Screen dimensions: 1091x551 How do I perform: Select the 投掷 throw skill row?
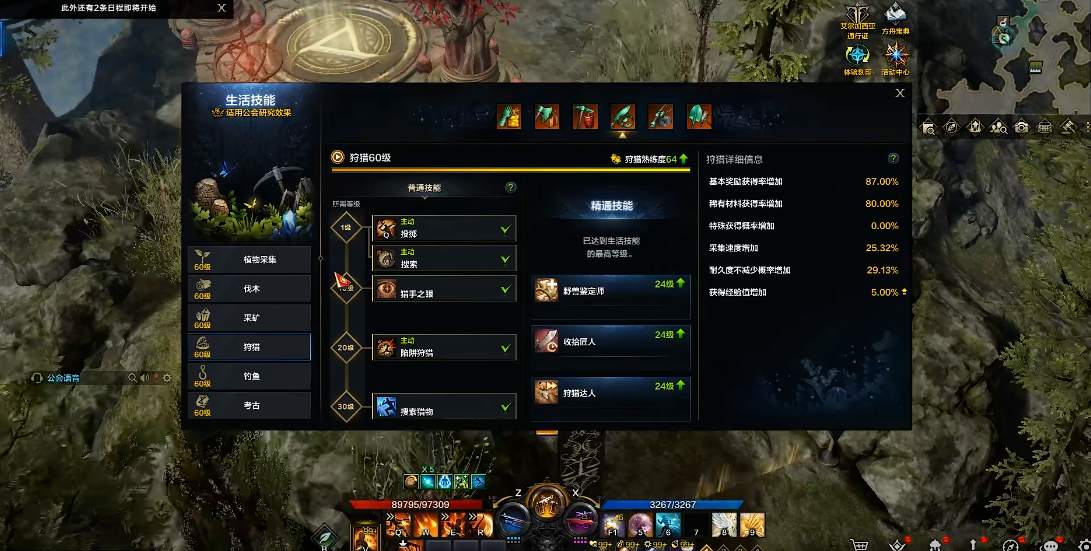pos(444,229)
